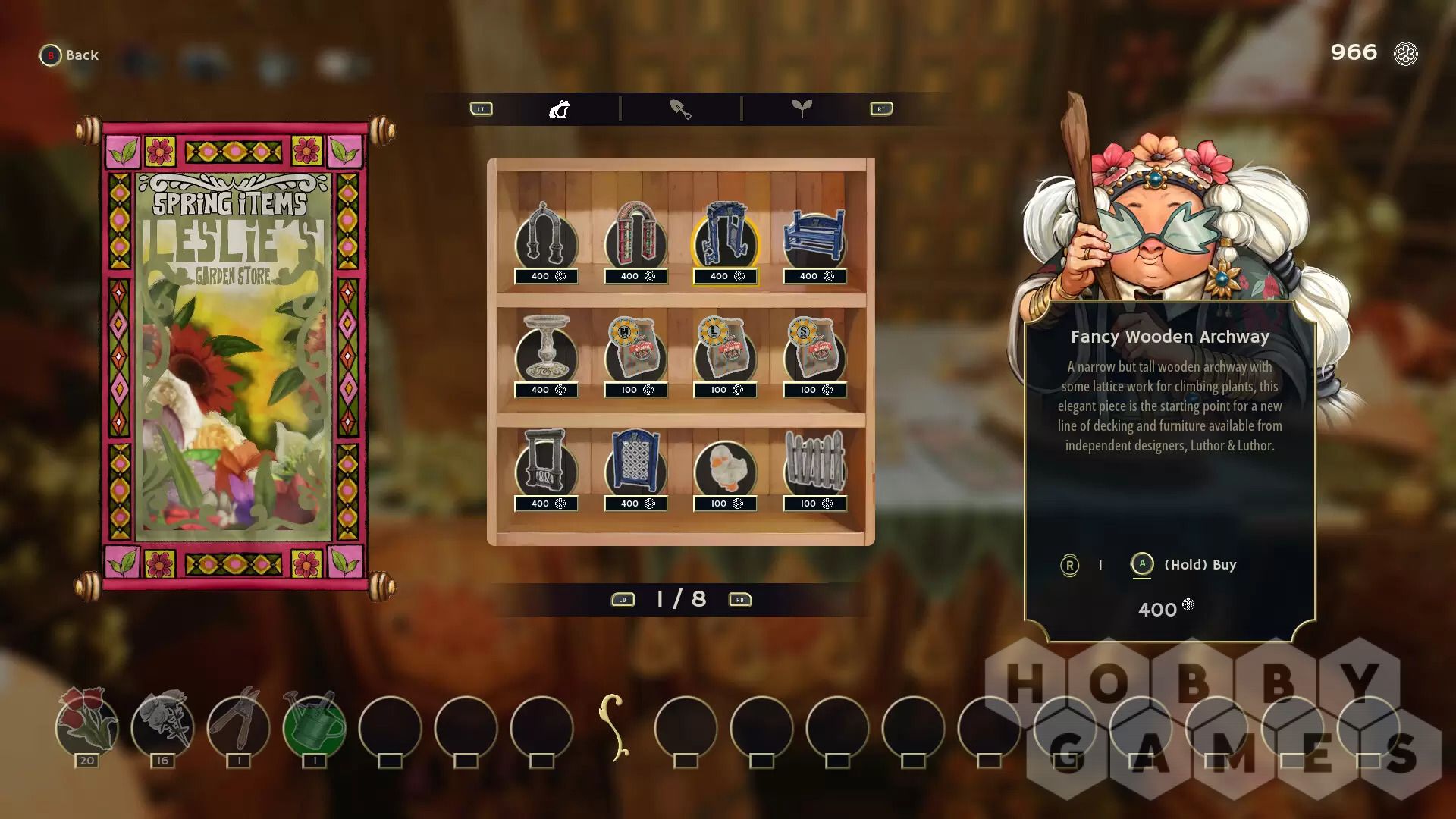This screenshot has height=819, width=1456.
Task: Pick the blue wooden bench item
Action: (814, 237)
